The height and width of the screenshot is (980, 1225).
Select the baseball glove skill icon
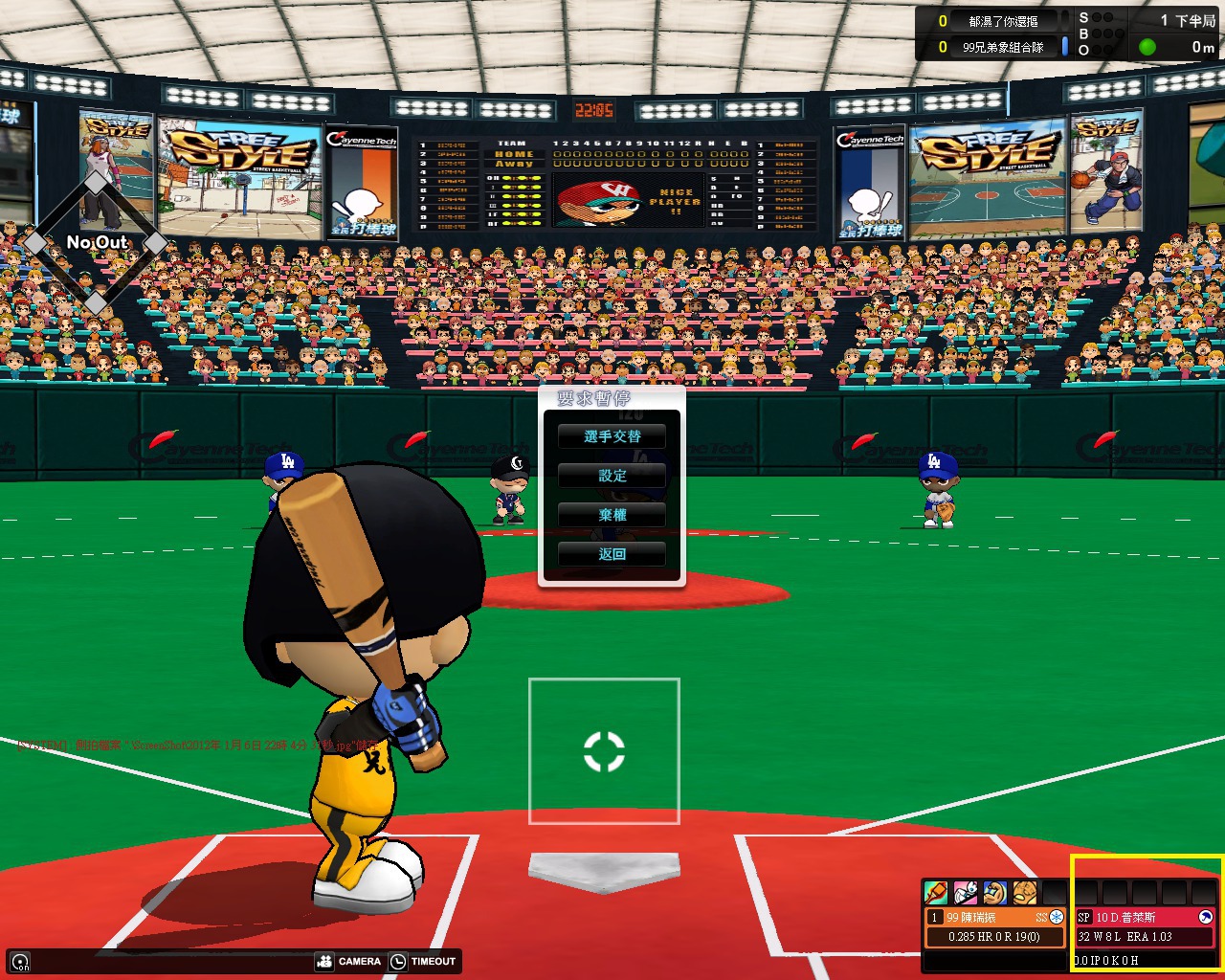click(x=1025, y=893)
